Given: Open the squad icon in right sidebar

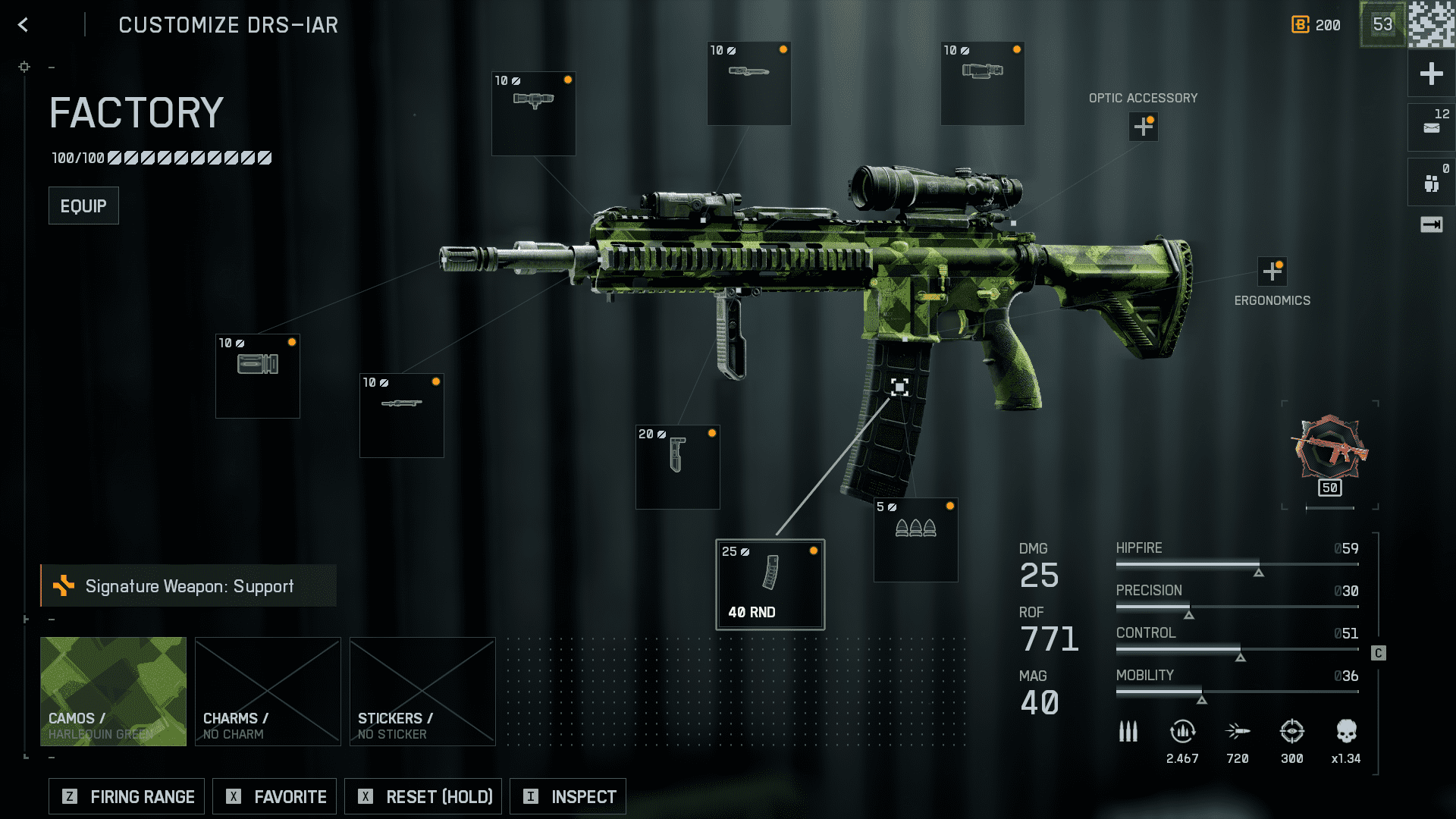Looking at the screenshot, I should click(1431, 183).
